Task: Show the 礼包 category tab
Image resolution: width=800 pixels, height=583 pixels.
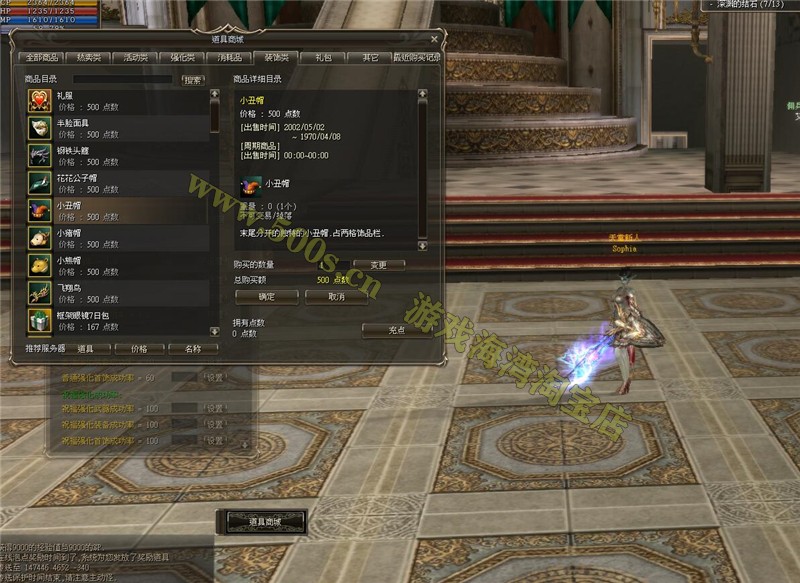Action: coord(323,58)
